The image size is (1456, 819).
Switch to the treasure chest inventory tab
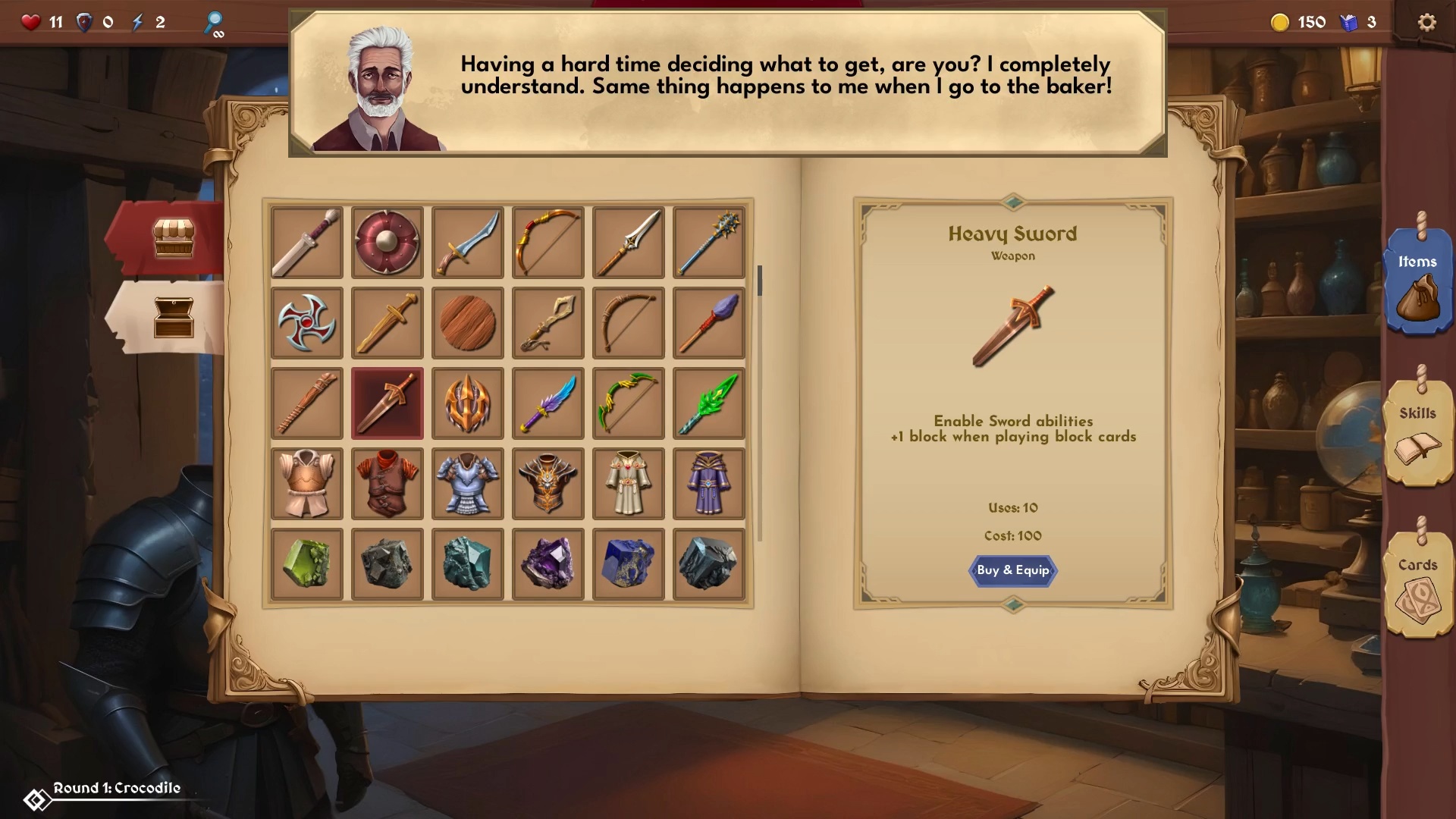click(x=174, y=317)
